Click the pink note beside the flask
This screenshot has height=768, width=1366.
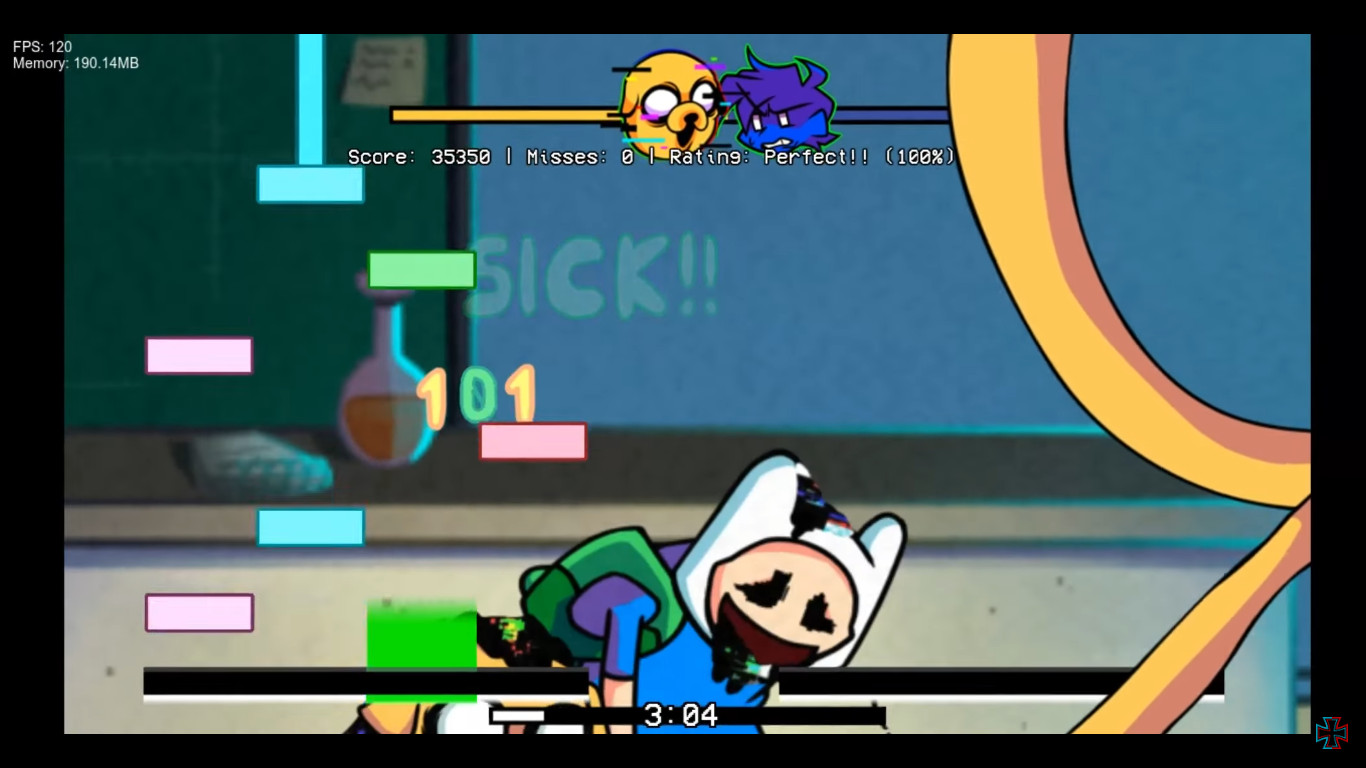[x=533, y=442]
